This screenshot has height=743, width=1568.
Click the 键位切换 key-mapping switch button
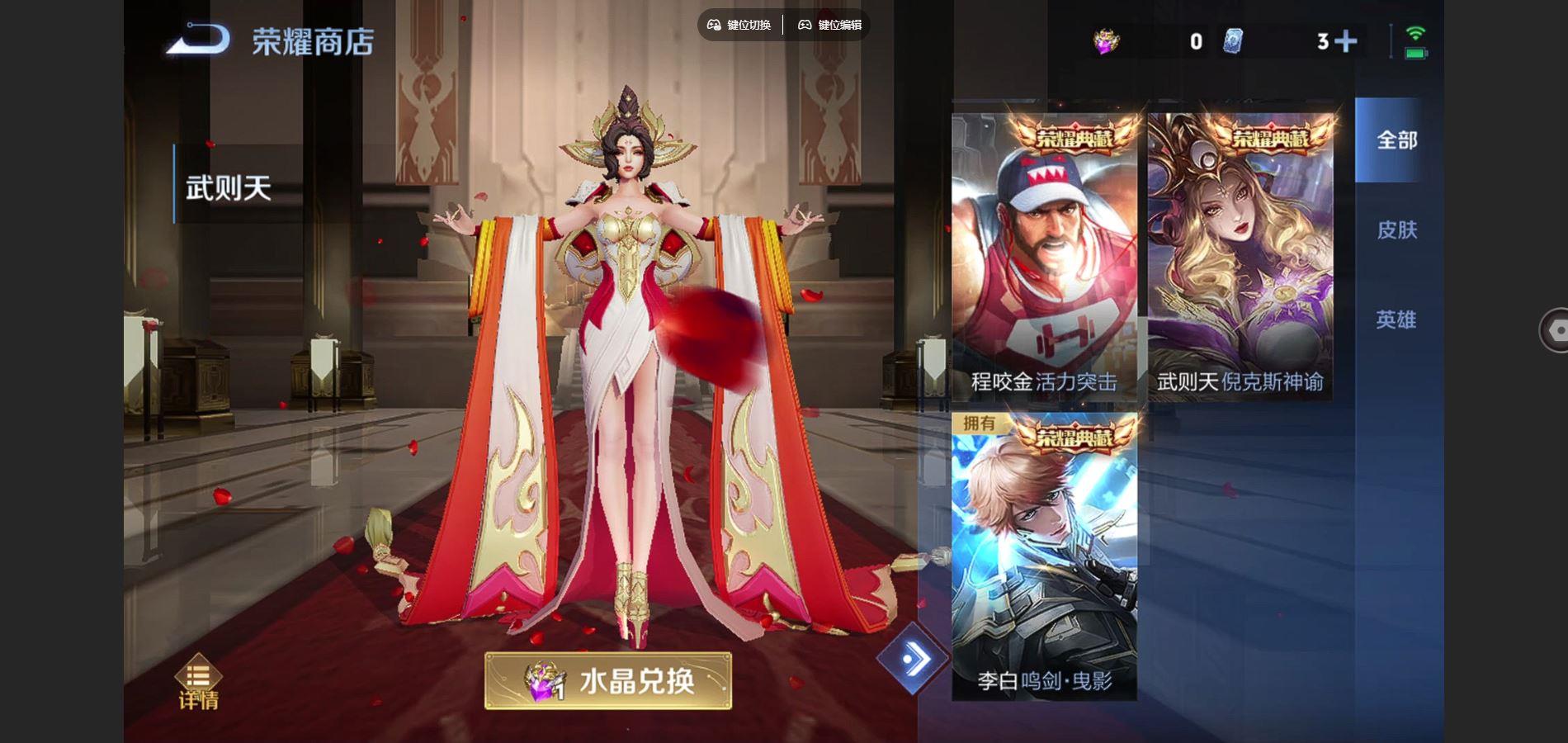[739, 25]
